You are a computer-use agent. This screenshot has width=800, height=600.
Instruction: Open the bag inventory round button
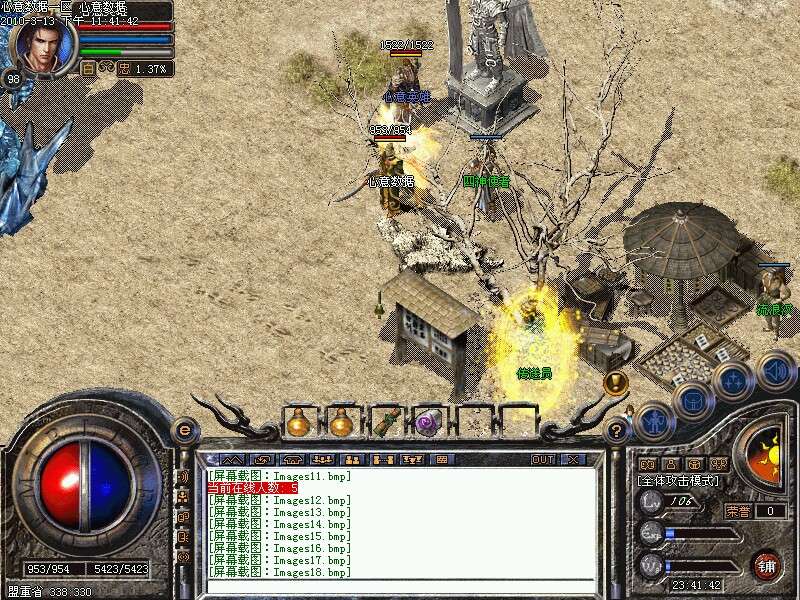[692, 401]
